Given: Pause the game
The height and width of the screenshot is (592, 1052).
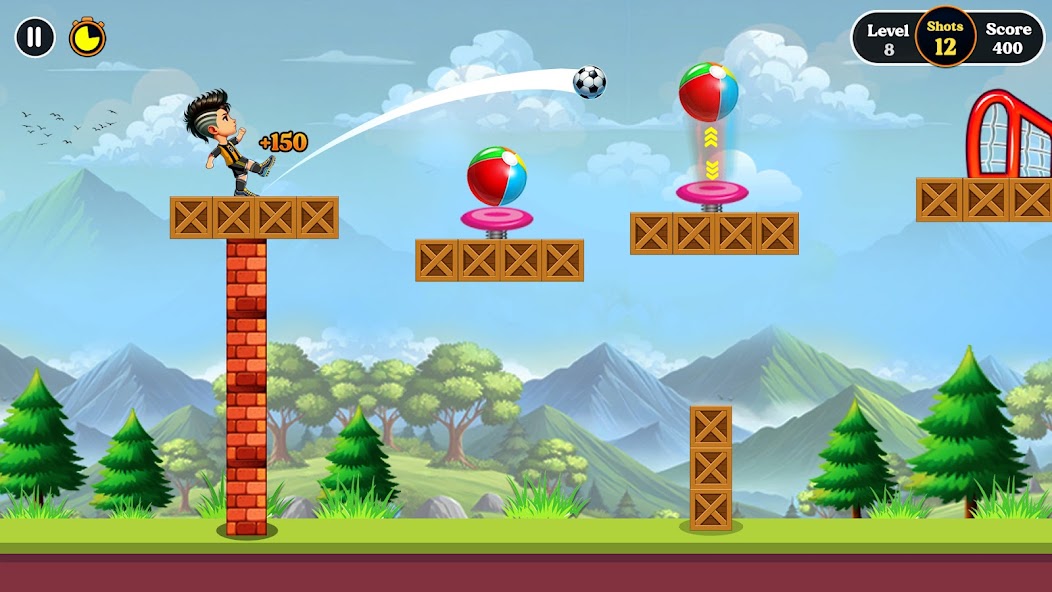Looking at the screenshot, I should (x=35, y=38).
